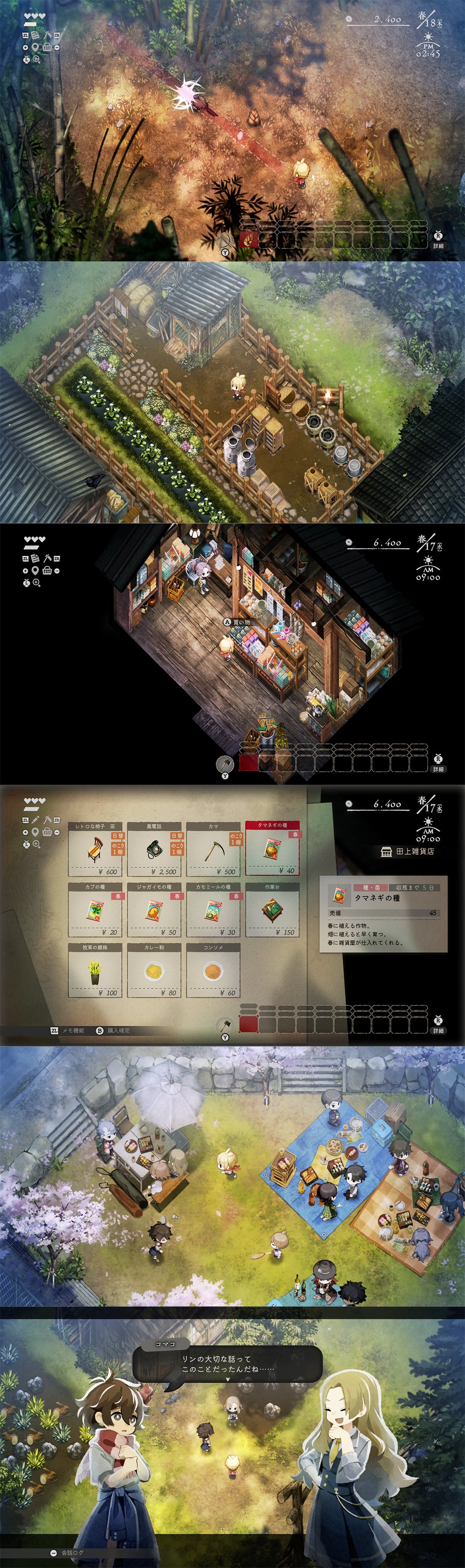Select chamomile seeds (カモミールの種) for ¥30
Viewport: 465px width, 1568px height.
(213, 910)
